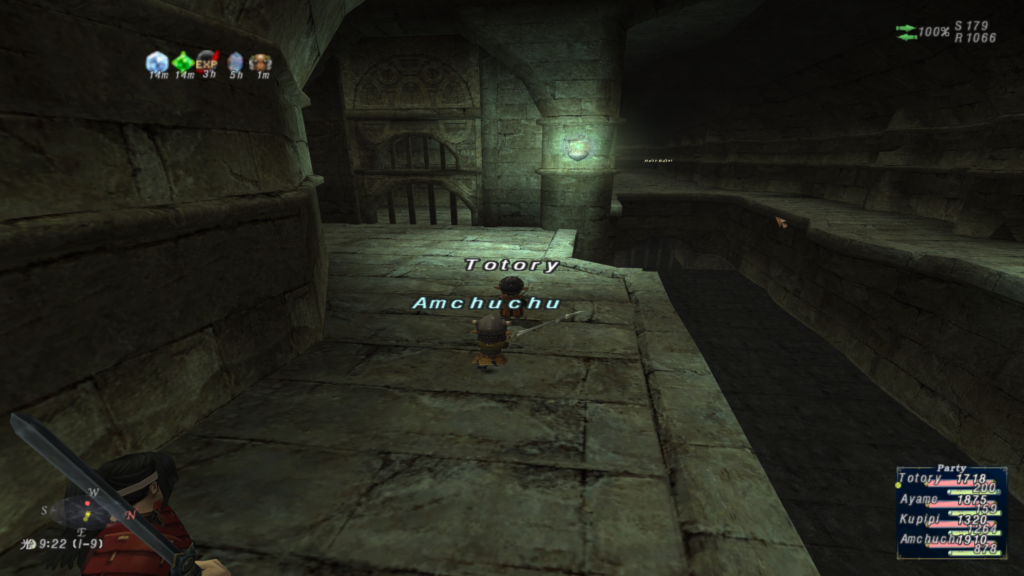Target Totory in the party list
Viewport: 1024px width, 576px height.
pyautogui.click(x=920, y=479)
